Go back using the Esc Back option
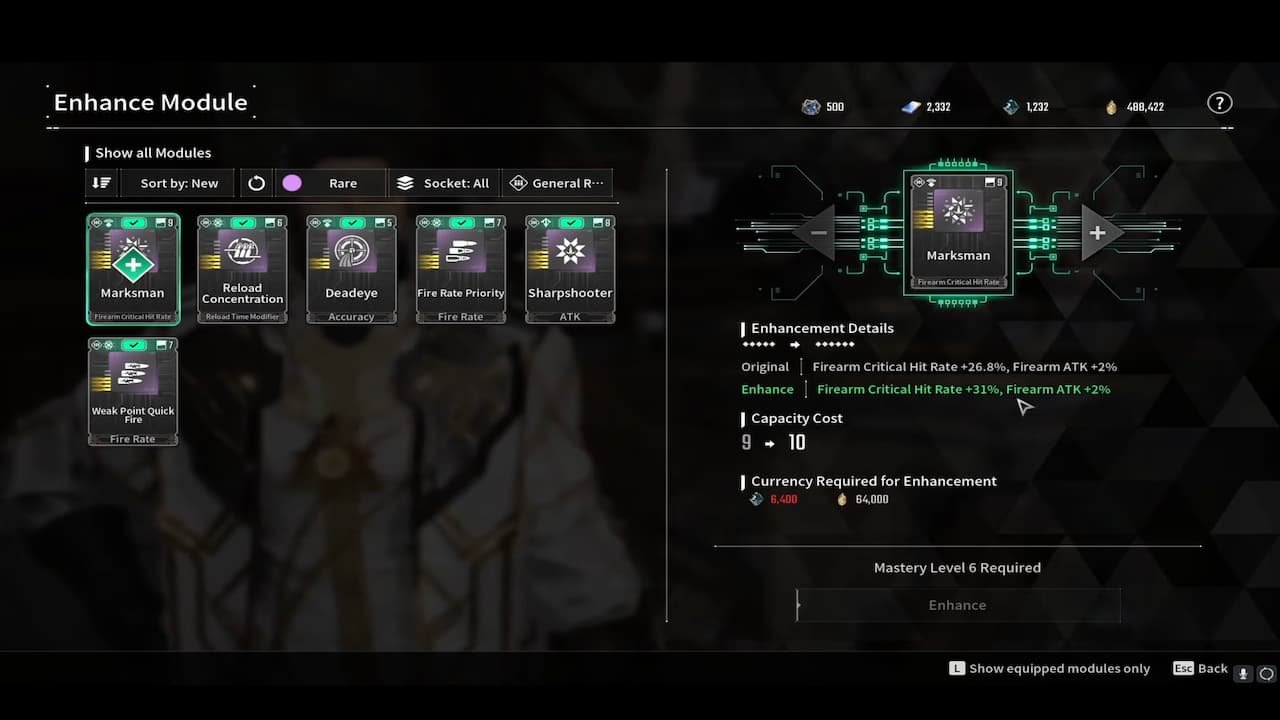Viewport: 1280px width, 720px height. (x=1202, y=668)
